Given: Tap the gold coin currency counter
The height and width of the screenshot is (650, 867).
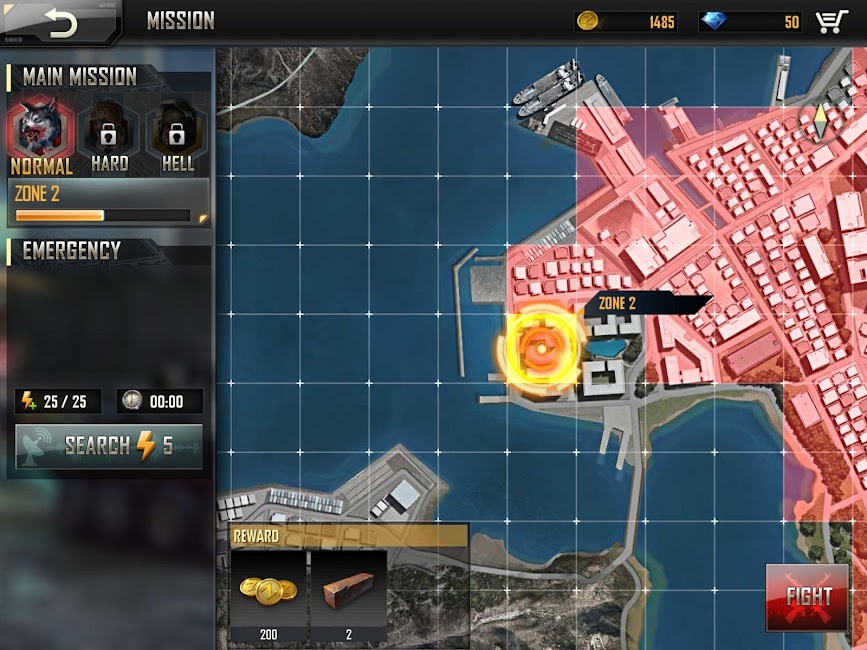Looking at the screenshot, I should [x=628, y=21].
